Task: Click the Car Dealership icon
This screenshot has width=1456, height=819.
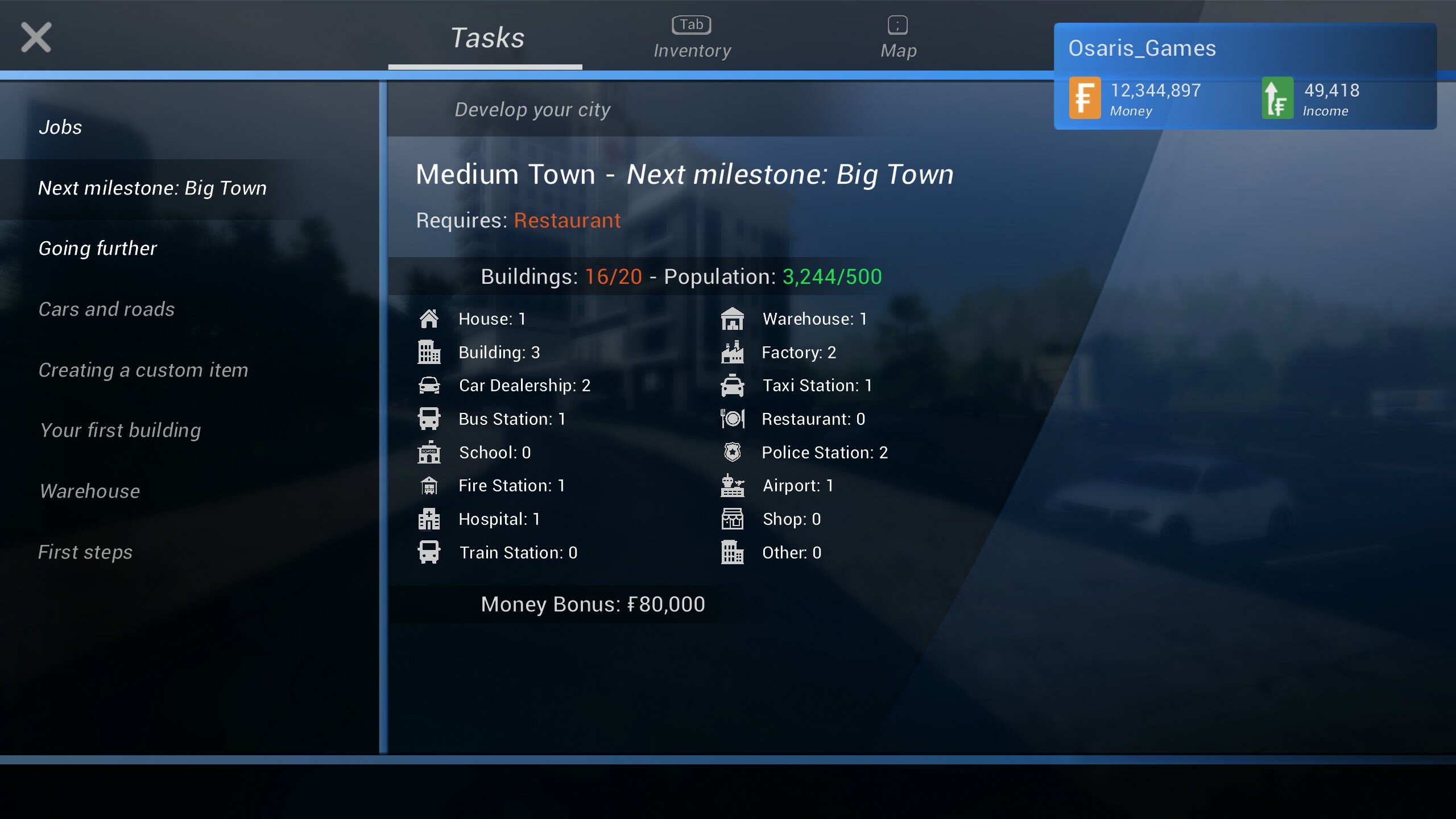Action: click(x=429, y=385)
